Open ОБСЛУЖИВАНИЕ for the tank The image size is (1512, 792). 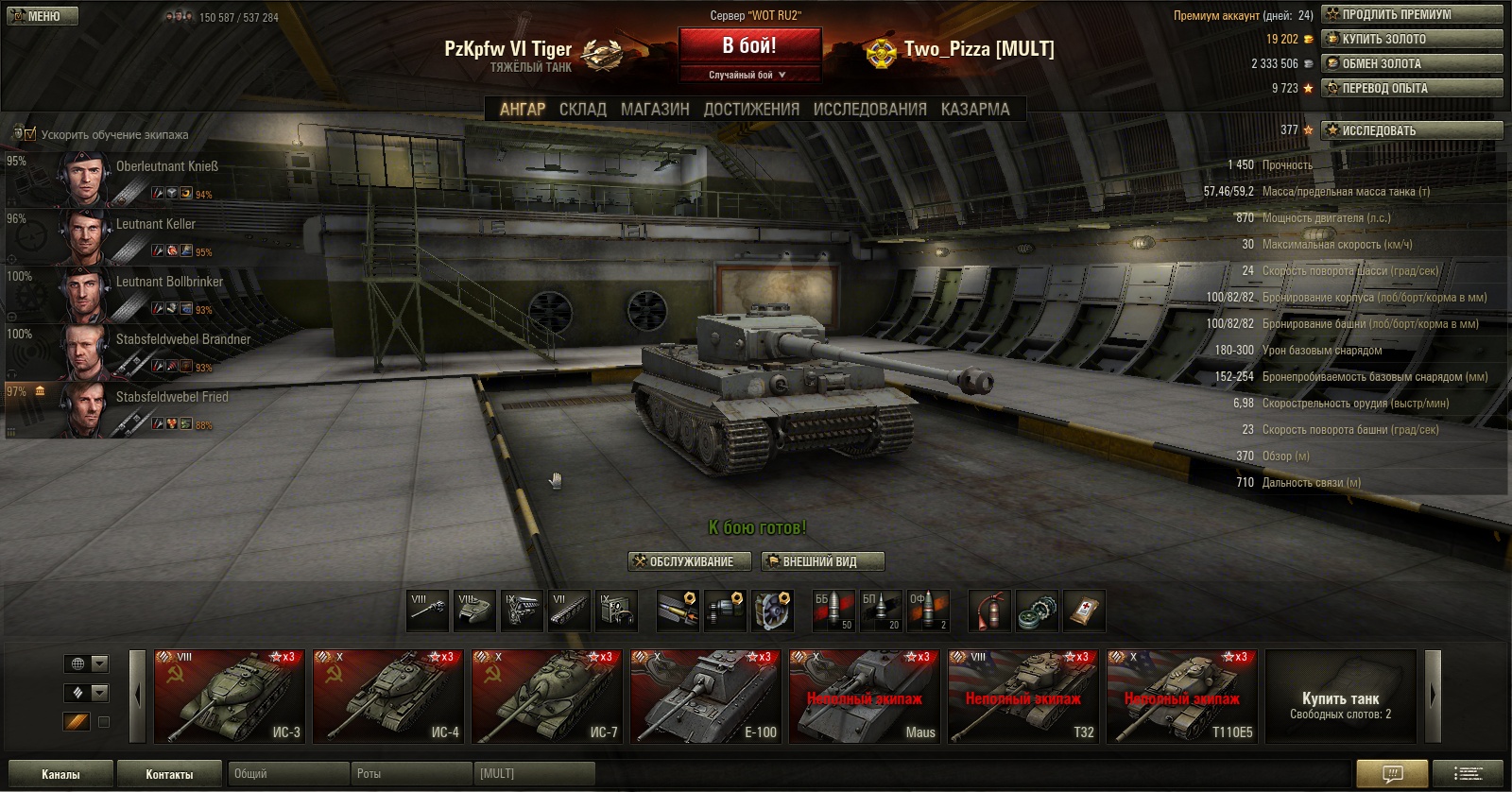pyautogui.click(x=690, y=561)
